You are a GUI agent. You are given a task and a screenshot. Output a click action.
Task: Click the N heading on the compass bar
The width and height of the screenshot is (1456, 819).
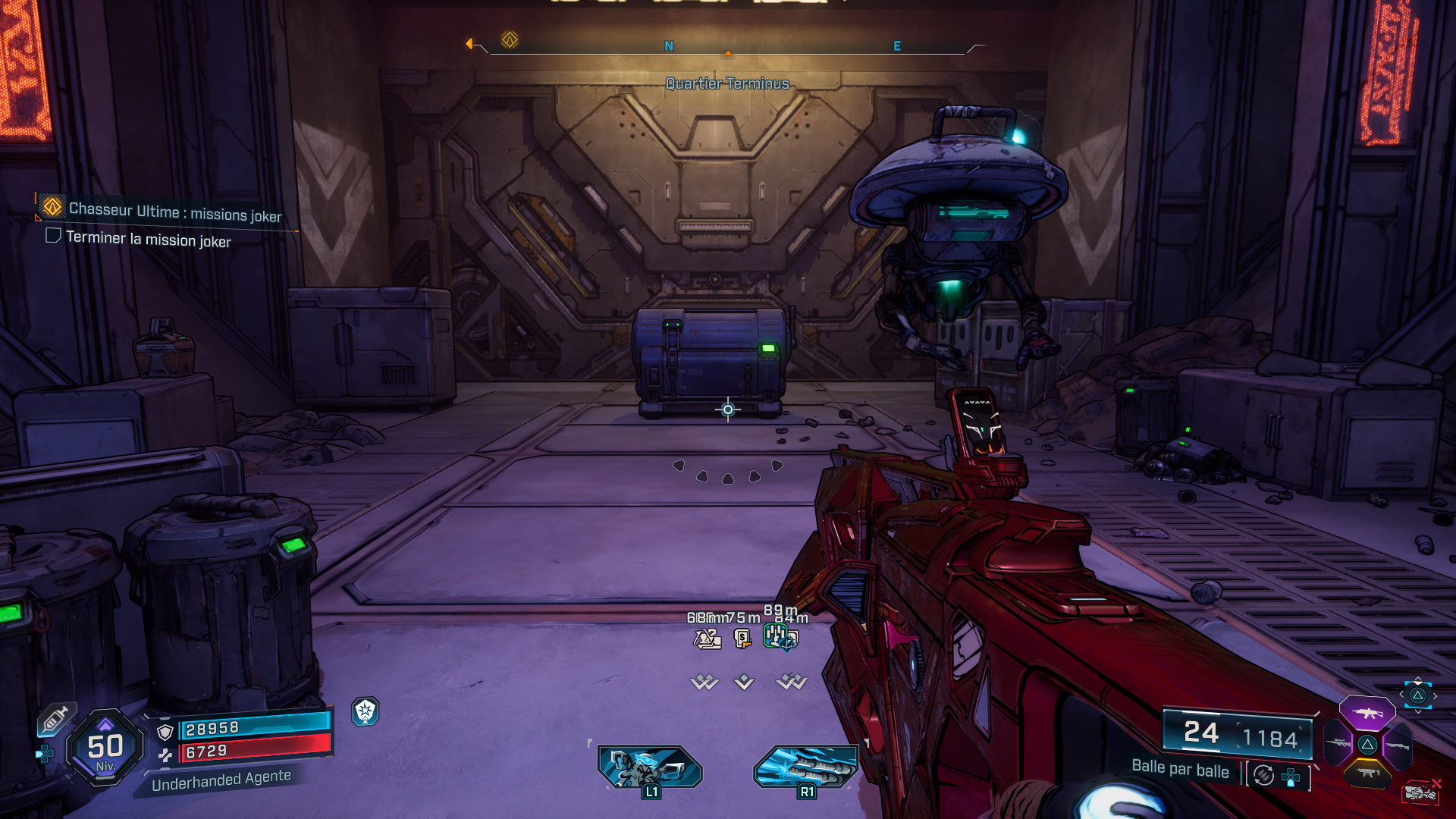(x=667, y=45)
